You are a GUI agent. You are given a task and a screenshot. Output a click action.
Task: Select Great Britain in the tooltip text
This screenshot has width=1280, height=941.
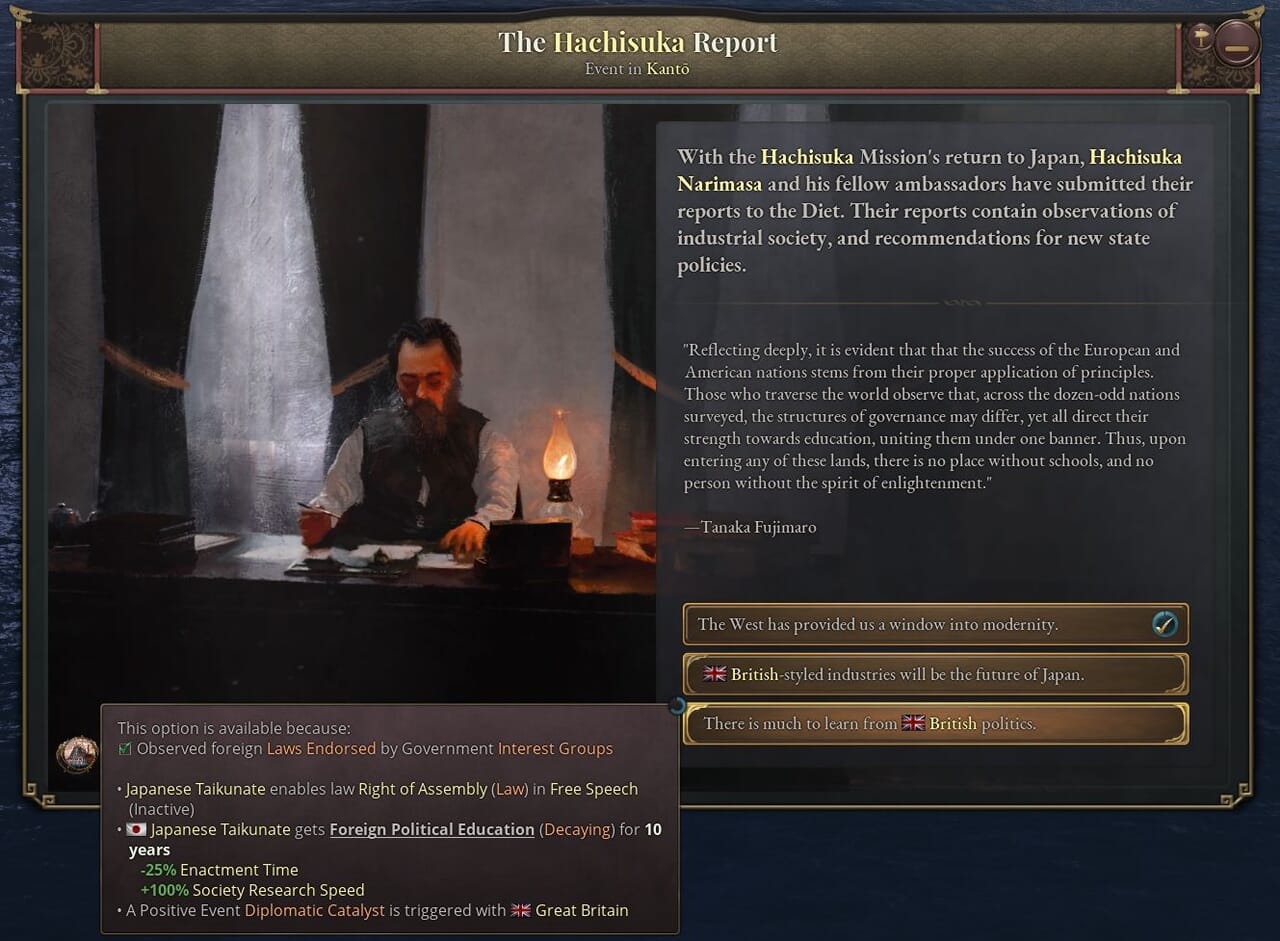(x=581, y=910)
